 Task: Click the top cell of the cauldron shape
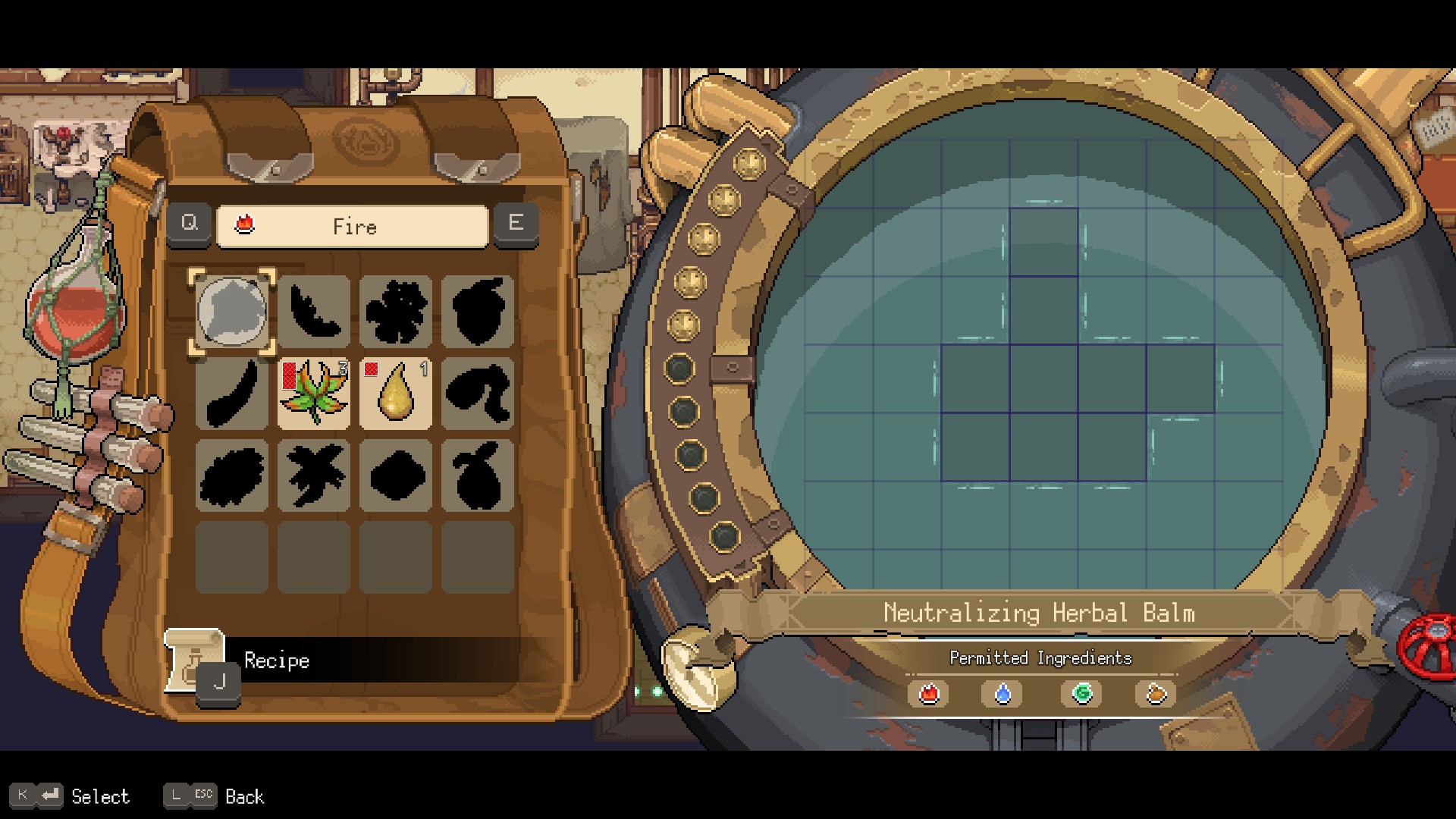[1043, 243]
